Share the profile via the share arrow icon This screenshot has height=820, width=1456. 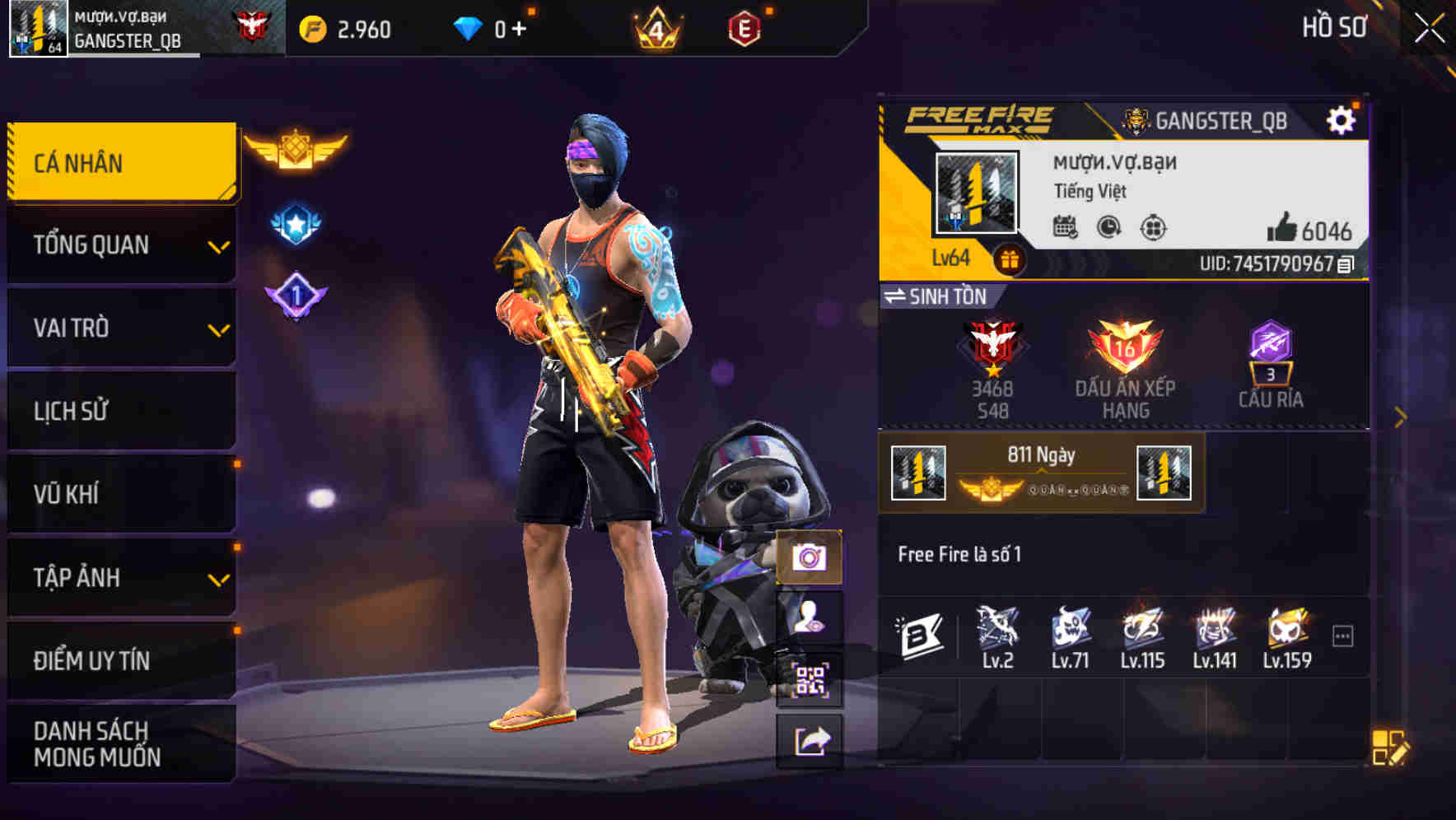click(810, 741)
